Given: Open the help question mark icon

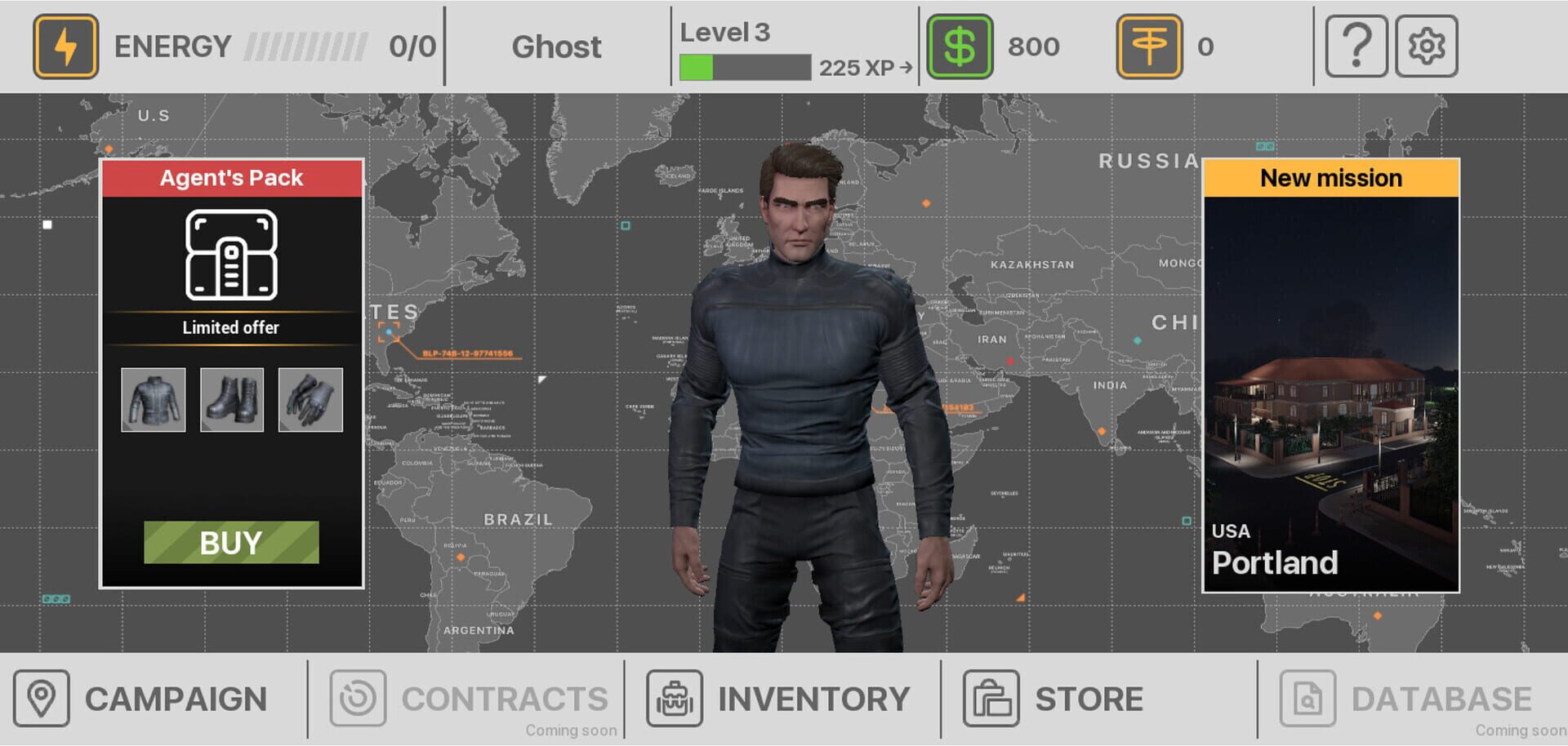Looking at the screenshot, I should click(x=1356, y=46).
